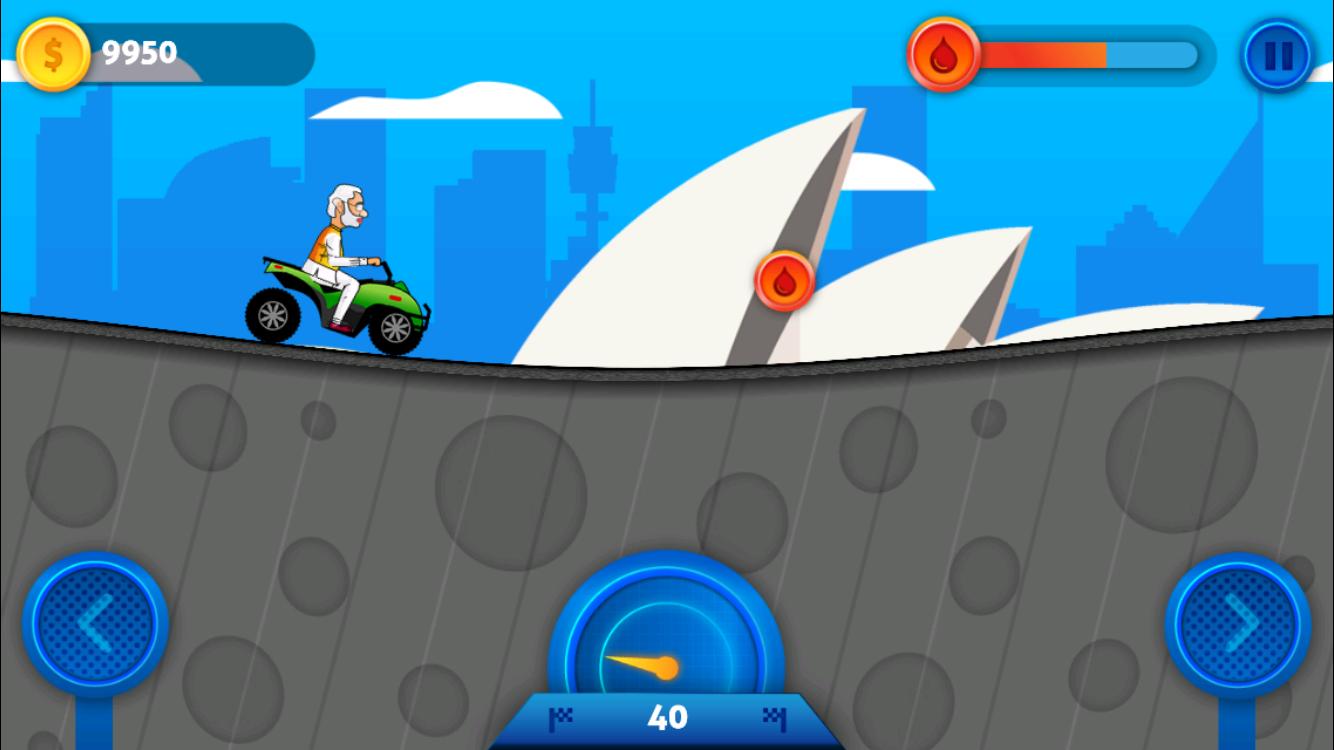The height and width of the screenshot is (750, 1334).
Task: Click the fuel bar's depleted gray section
Action: 1150,56
